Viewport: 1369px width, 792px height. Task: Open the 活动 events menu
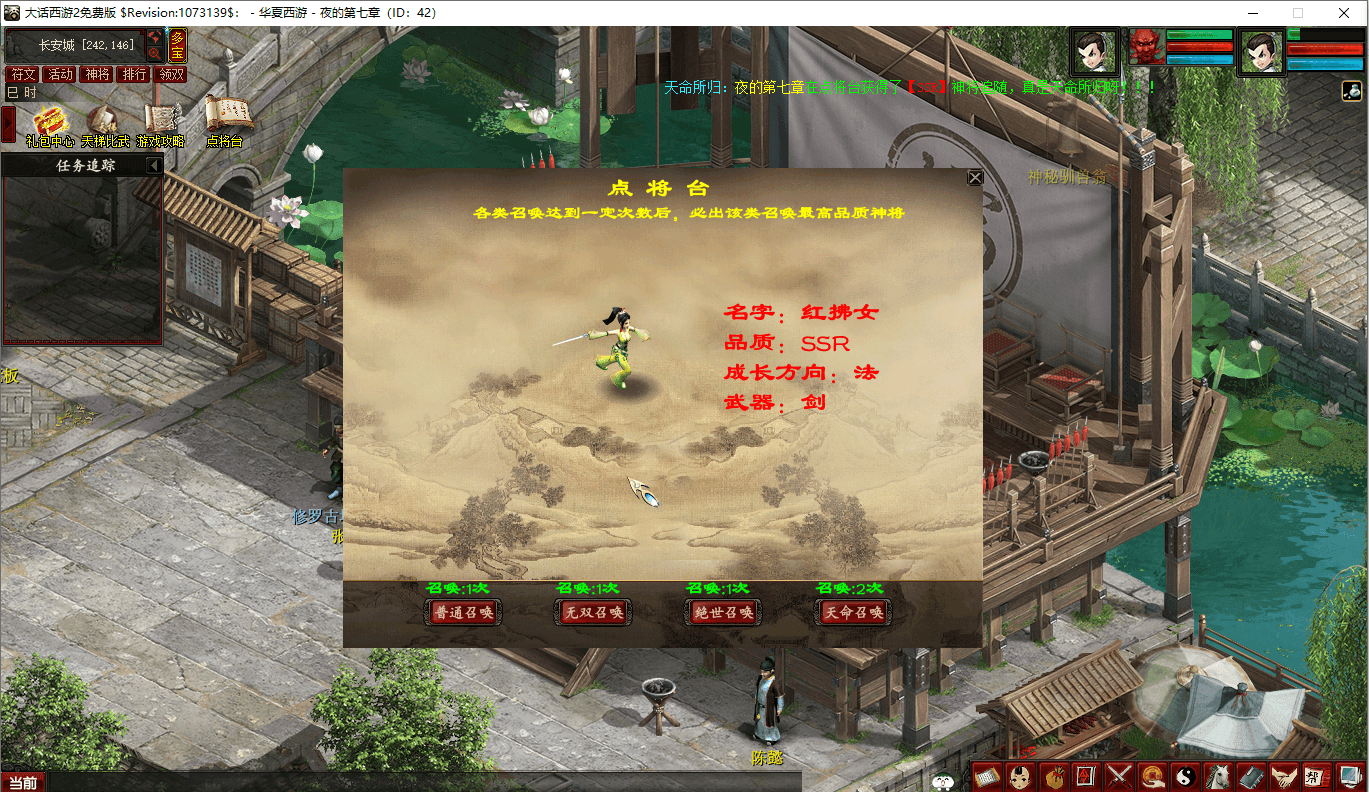(60, 74)
